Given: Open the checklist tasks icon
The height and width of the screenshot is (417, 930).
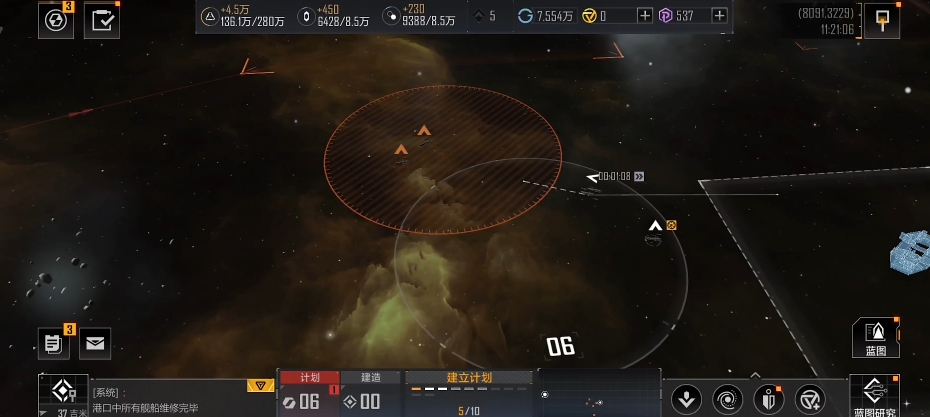Looking at the screenshot, I should pyautogui.click(x=102, y=20).
